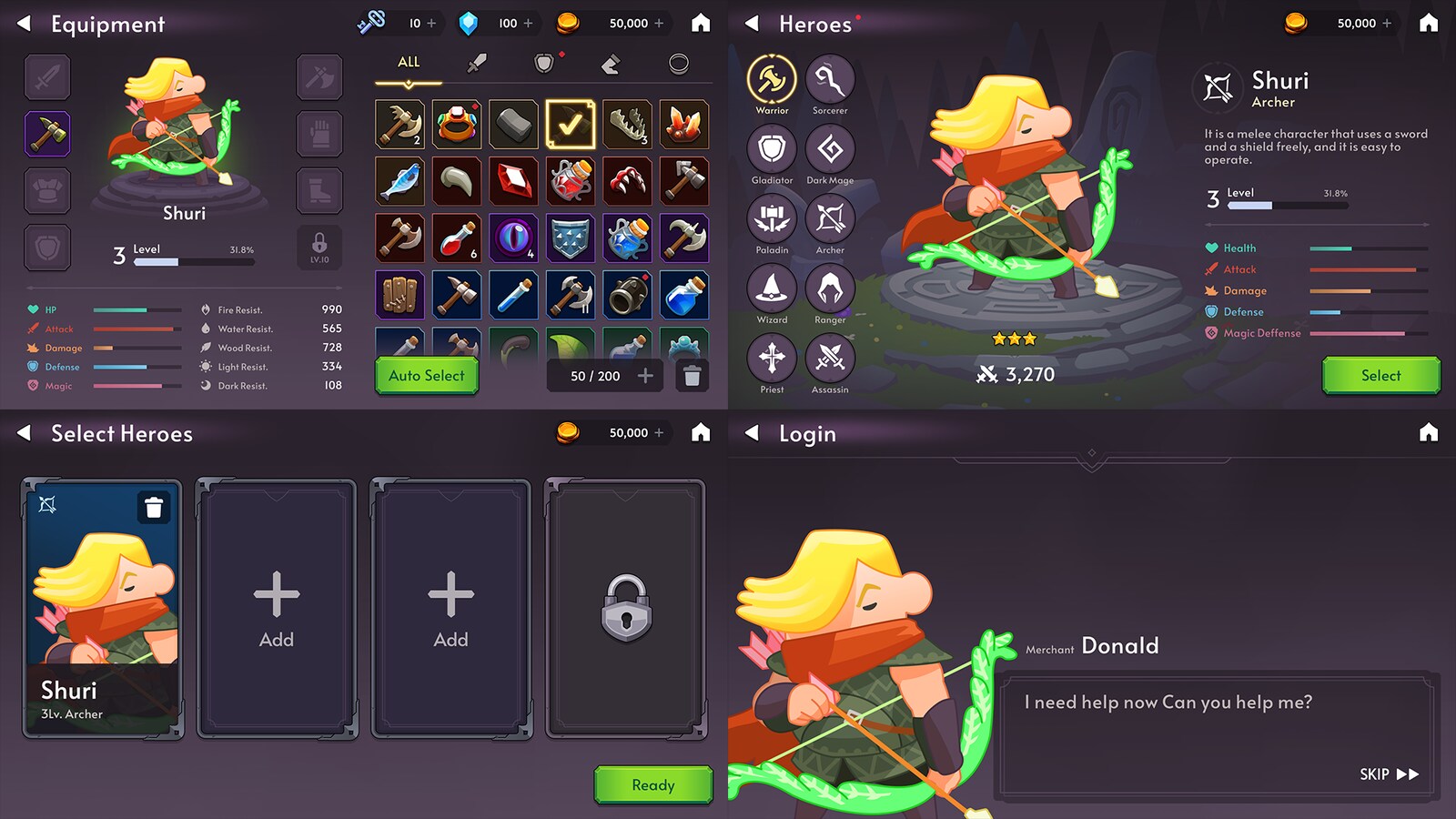The width and height of the screenshot is (1456, 819).
Task: Toggle the LV.10 lock indicator
Action: (319, 247)
